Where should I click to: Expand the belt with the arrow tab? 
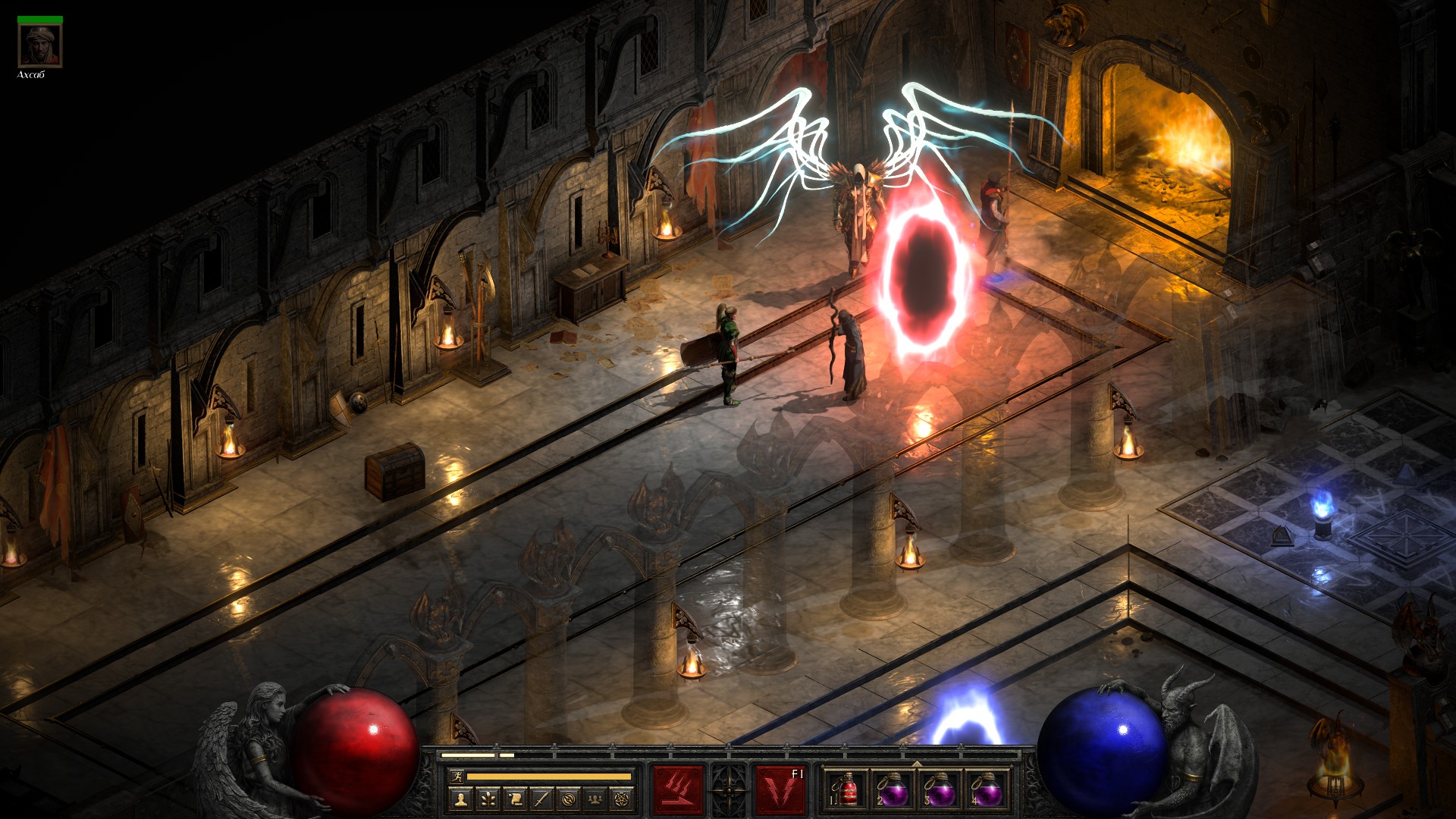917,764
